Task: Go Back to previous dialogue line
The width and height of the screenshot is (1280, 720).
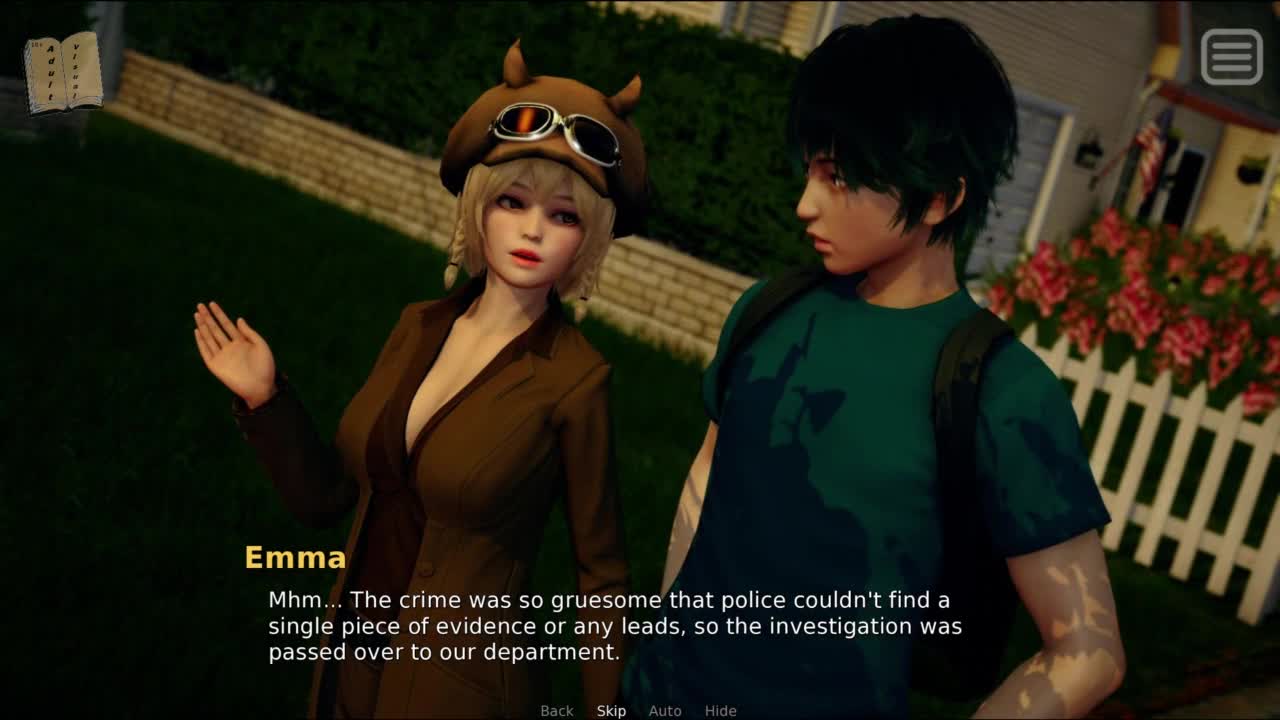Action: tap(557, 711)
